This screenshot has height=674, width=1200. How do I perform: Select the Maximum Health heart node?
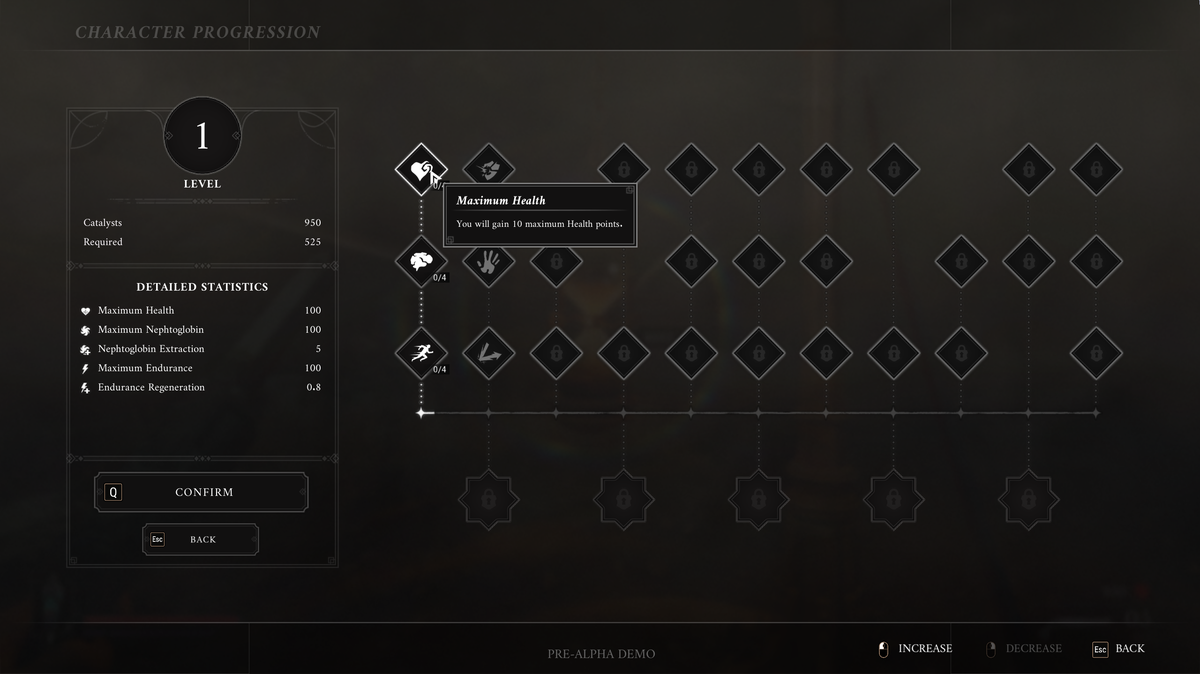pos(421,168)
